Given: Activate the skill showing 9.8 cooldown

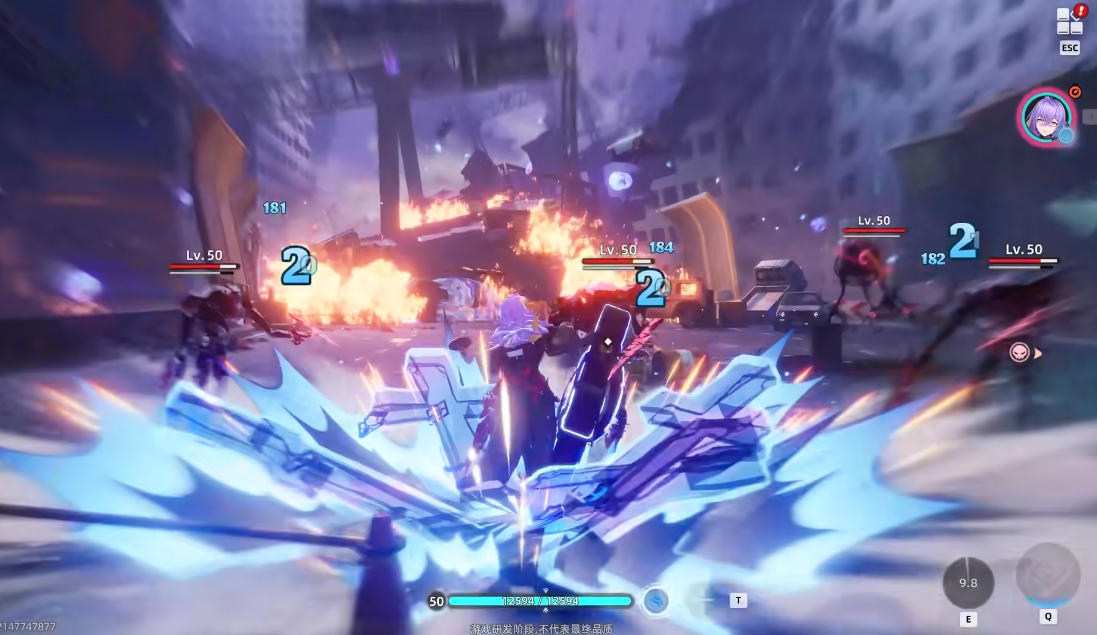Looking at the screenshot, I should [x=968, y=581].
